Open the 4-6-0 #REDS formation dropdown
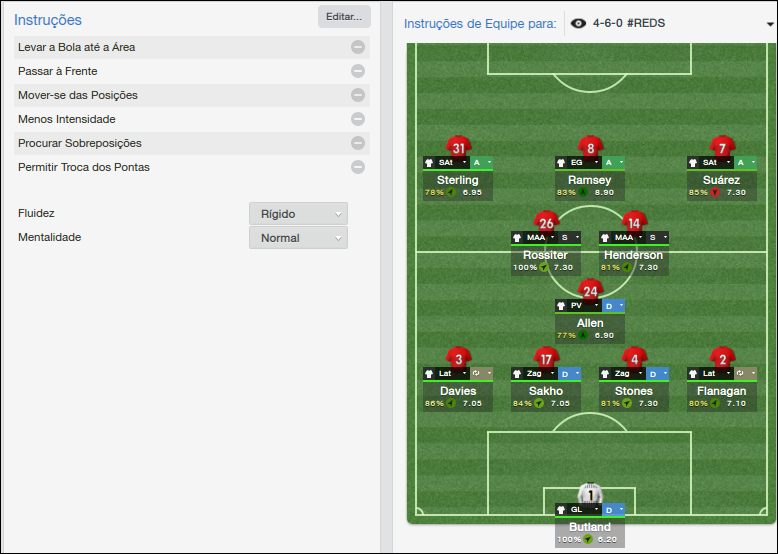 click(x=668, y=23)
